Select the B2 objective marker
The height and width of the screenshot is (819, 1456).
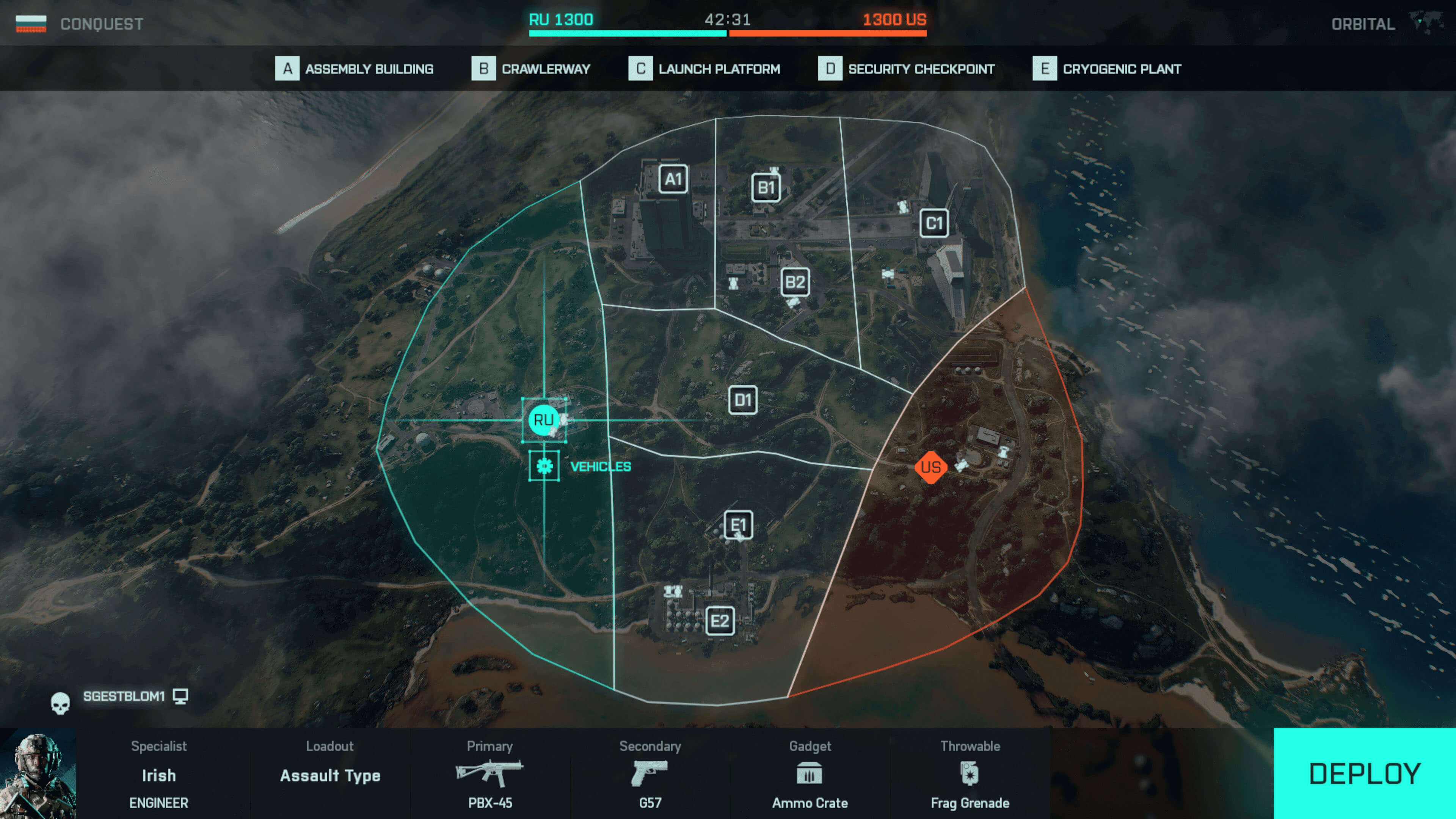coord(795,281)
